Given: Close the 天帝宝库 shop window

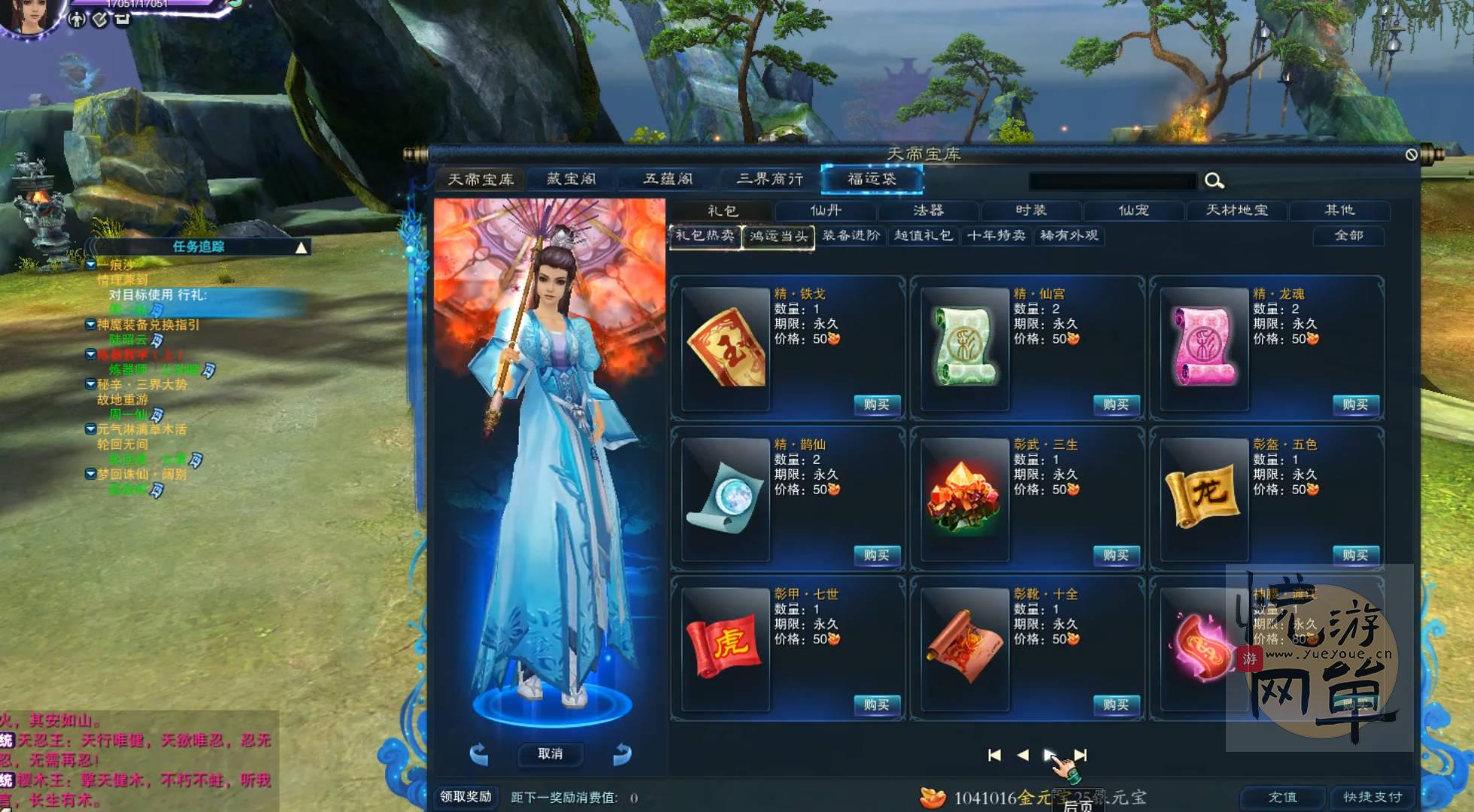Looking at the screenshot, I should (1411, 155).
